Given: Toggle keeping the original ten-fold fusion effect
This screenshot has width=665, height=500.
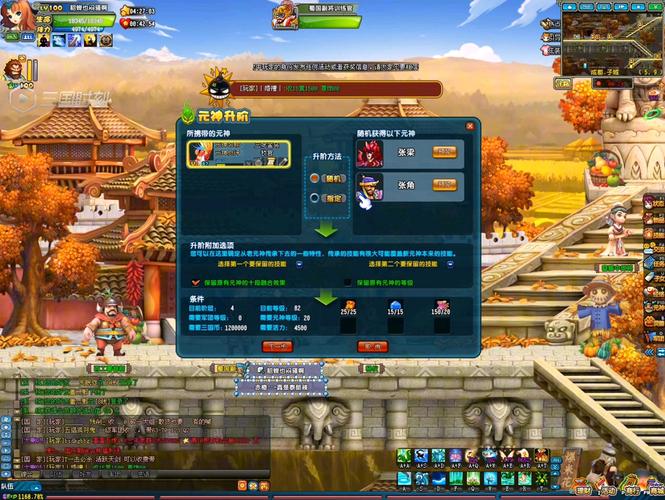Looking at the screenshot, I should tap(197, 282).
